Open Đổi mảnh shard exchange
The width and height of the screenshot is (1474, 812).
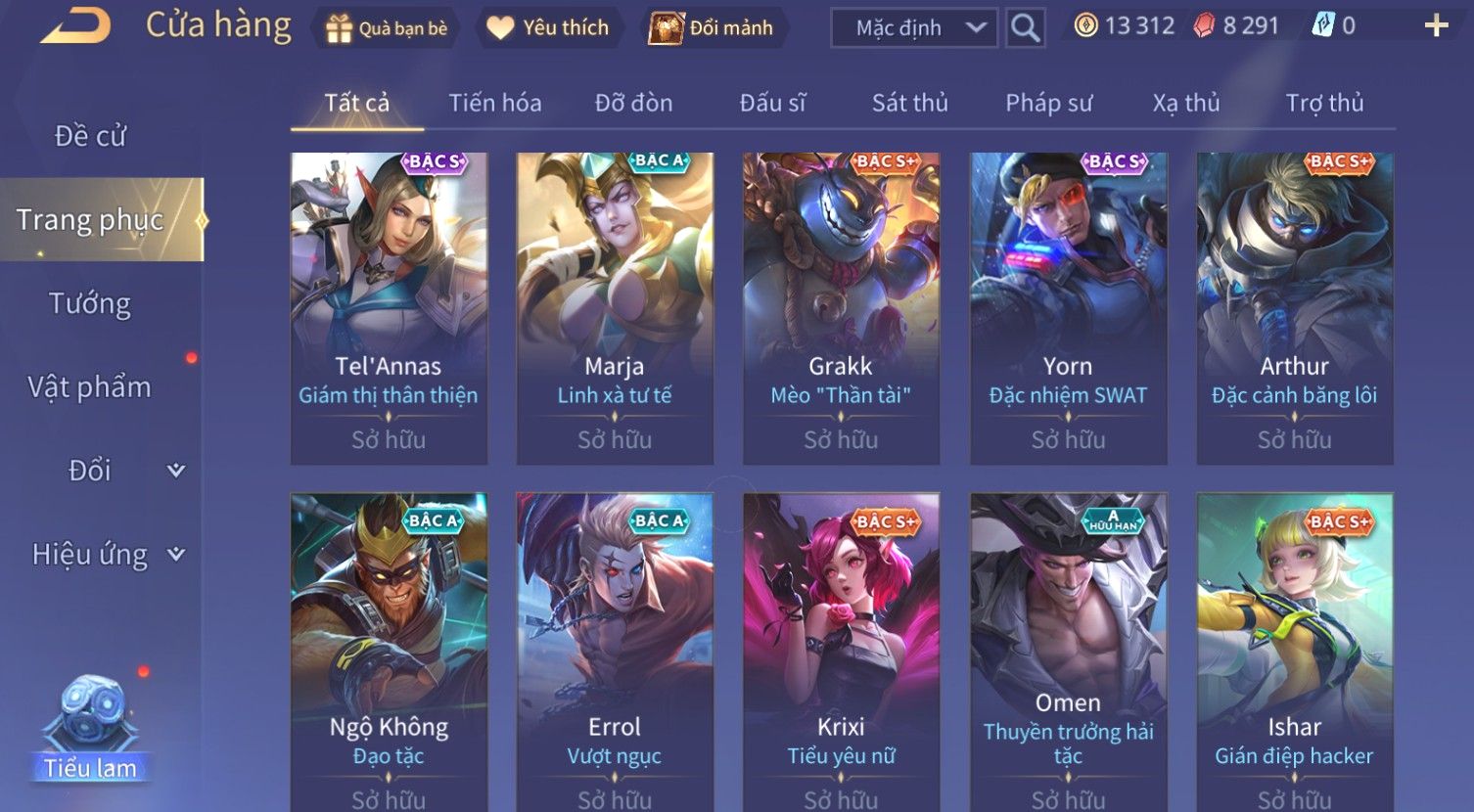pos(713,28)
